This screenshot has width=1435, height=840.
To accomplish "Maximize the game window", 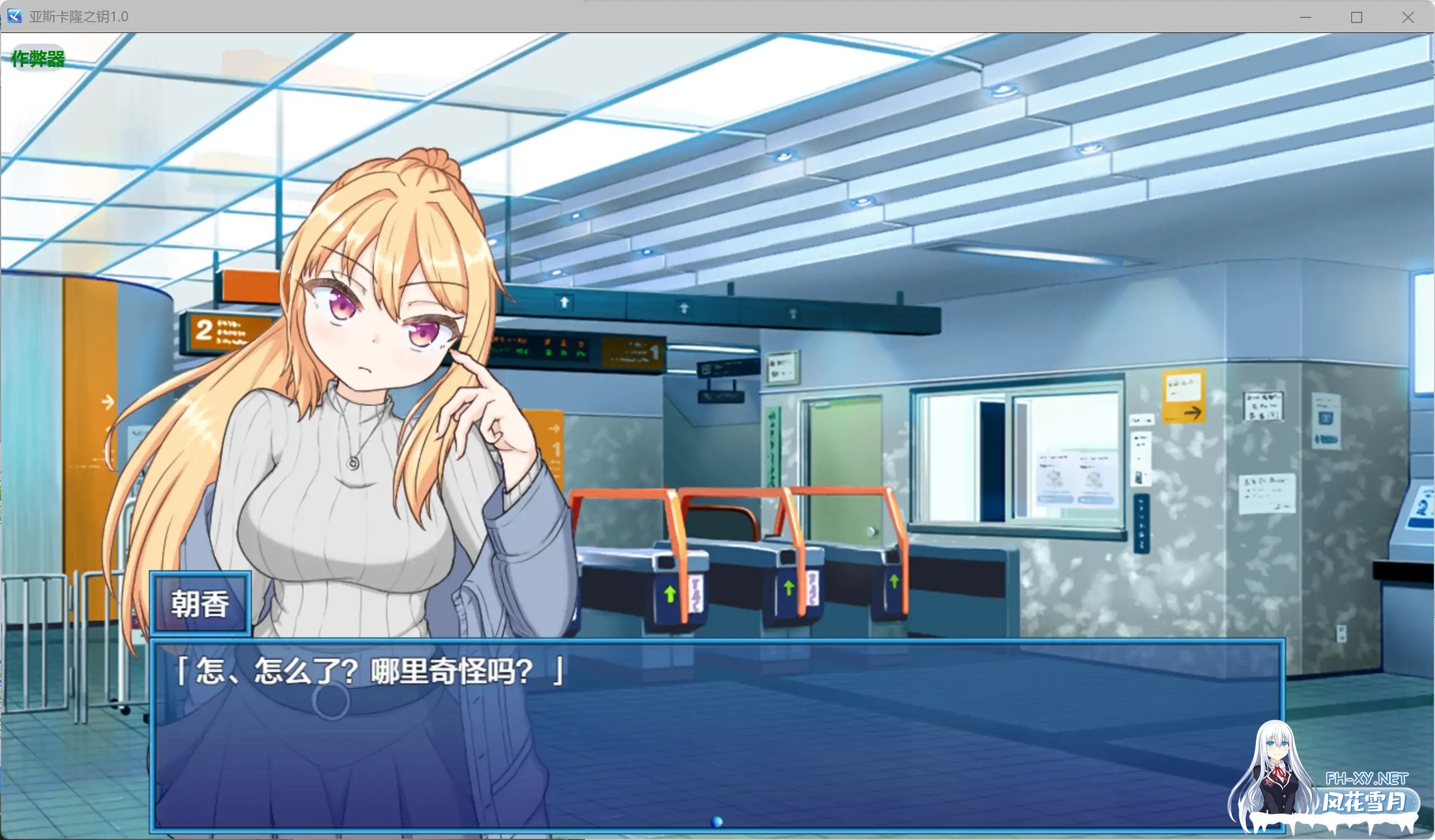I will 1357,17.
